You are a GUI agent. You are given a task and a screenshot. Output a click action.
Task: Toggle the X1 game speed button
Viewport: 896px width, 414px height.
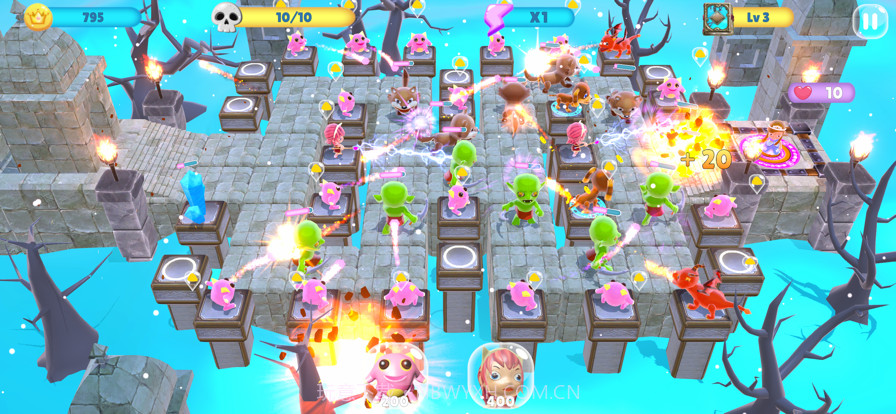(x=535, y=17)
